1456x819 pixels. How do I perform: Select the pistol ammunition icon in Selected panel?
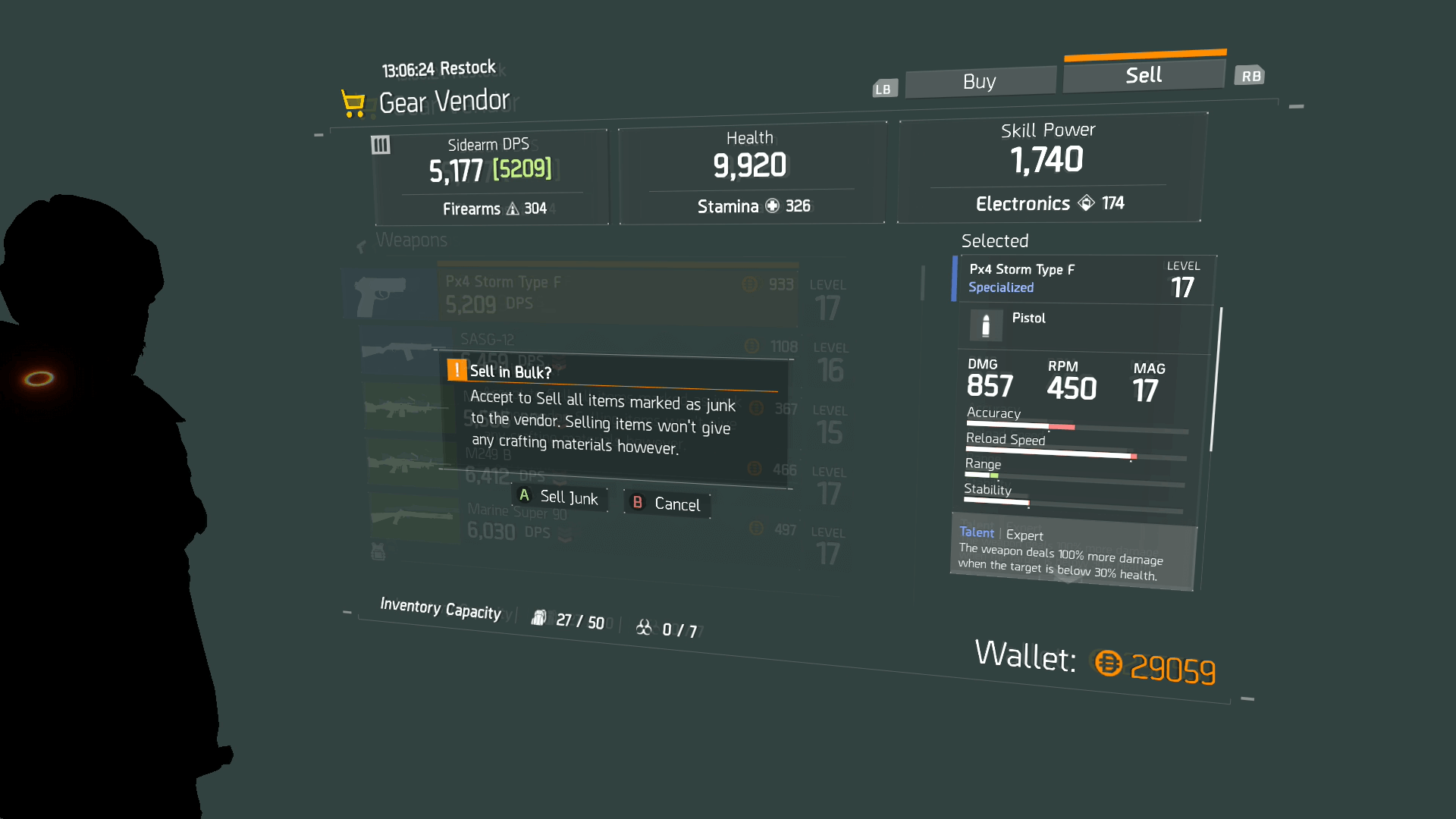985,325
